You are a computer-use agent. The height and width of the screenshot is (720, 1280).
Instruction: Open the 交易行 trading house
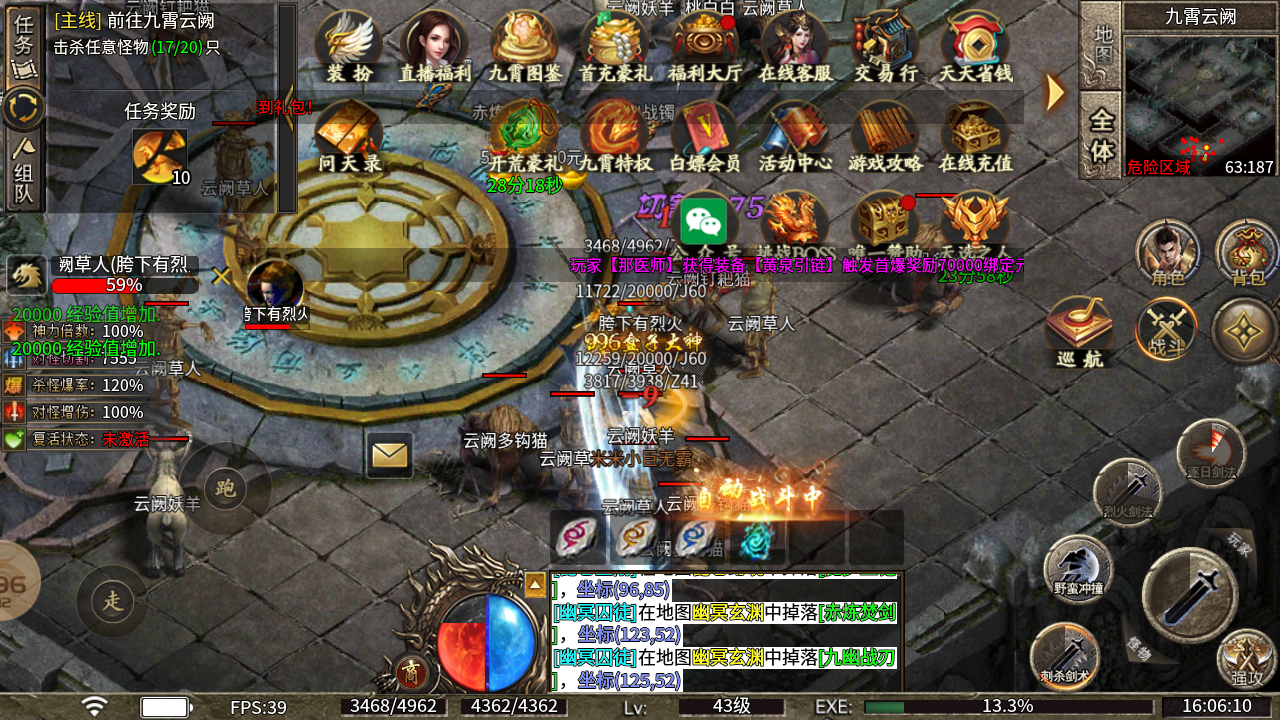[x=885, y=47]
